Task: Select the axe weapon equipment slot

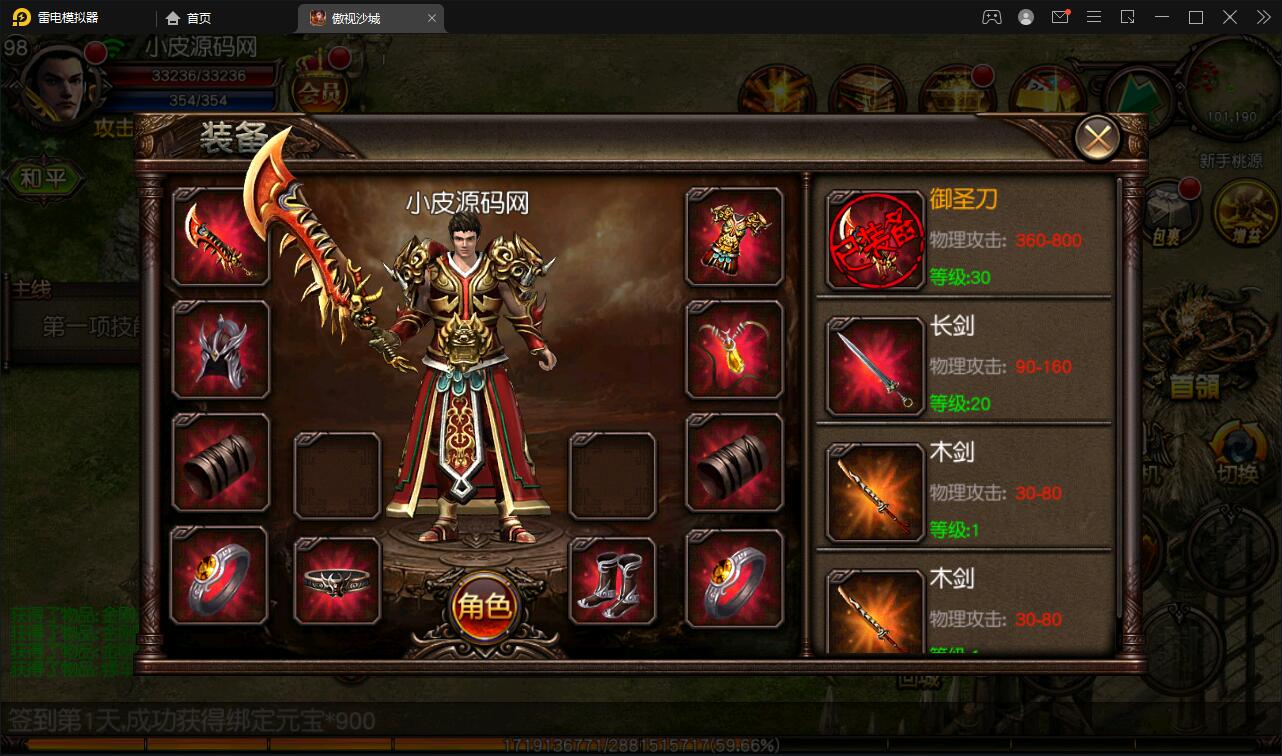Action: [219, 237]
